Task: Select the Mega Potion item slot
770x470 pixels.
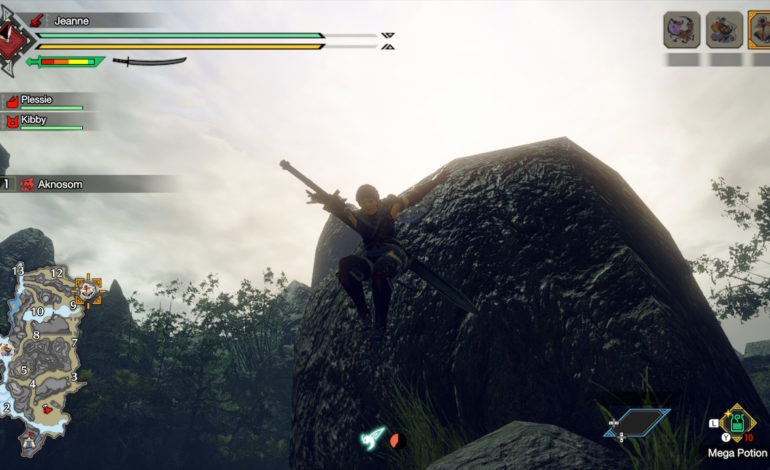Action: click(737, 423)
